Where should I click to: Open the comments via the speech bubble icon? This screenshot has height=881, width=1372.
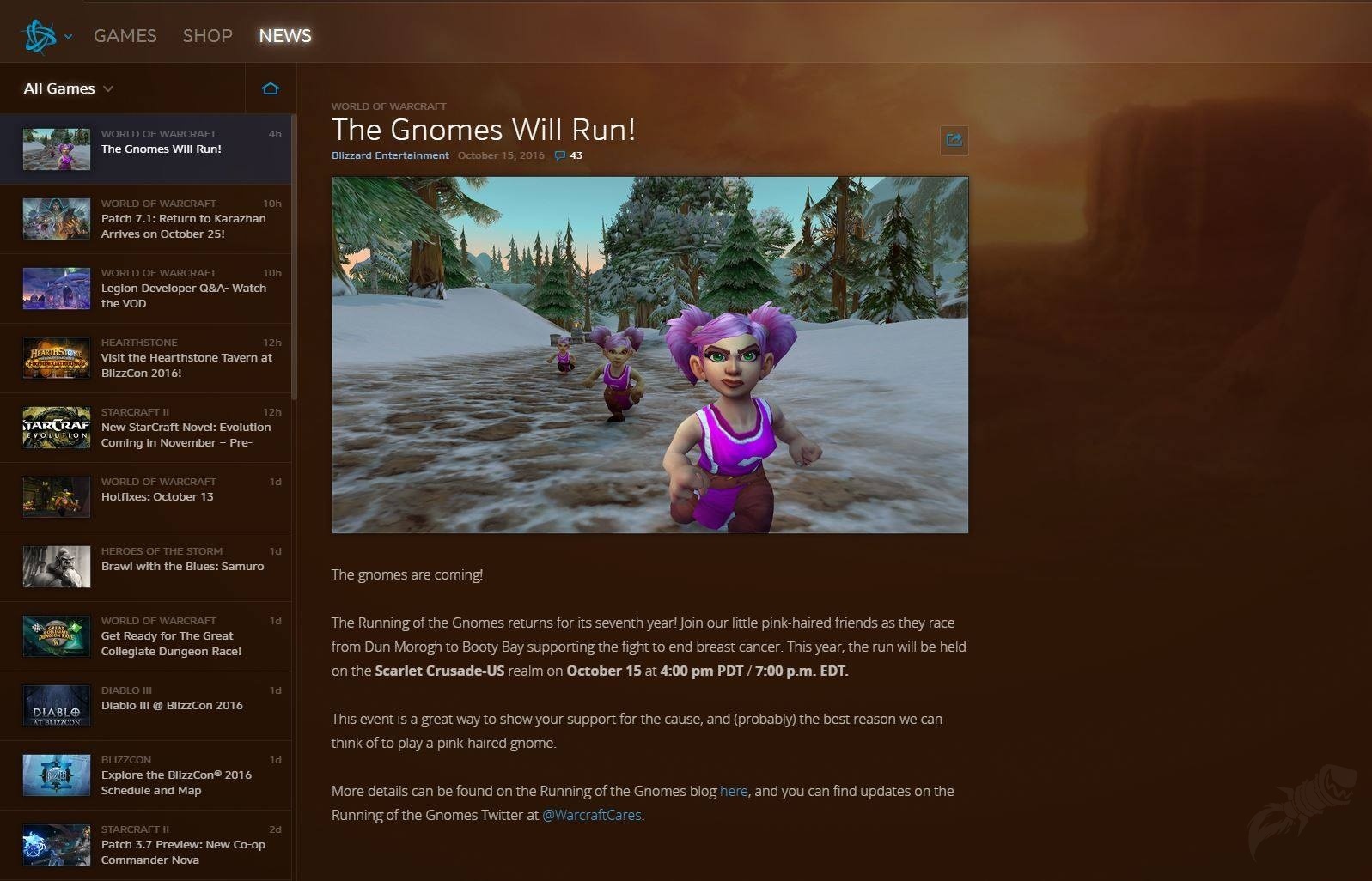[558, 155]
